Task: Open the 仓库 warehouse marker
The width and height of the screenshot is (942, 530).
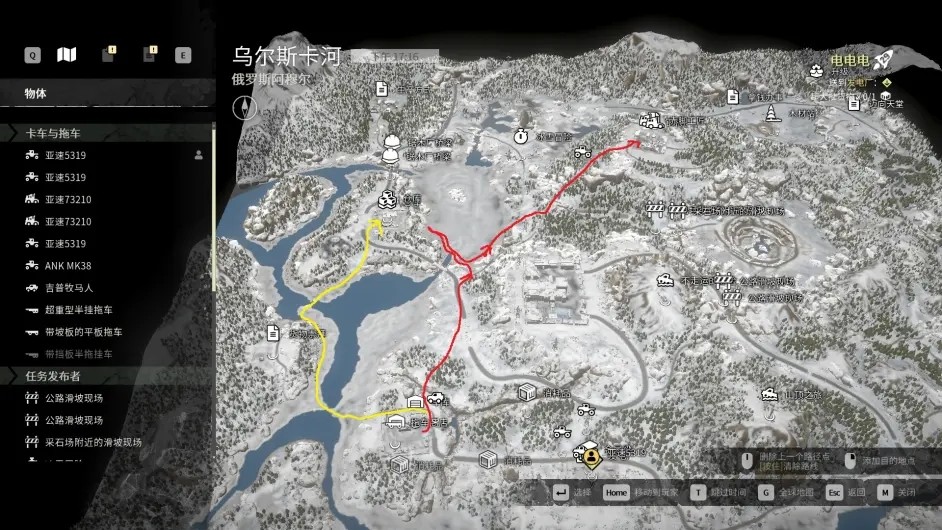Action: (x=386, y=200)
